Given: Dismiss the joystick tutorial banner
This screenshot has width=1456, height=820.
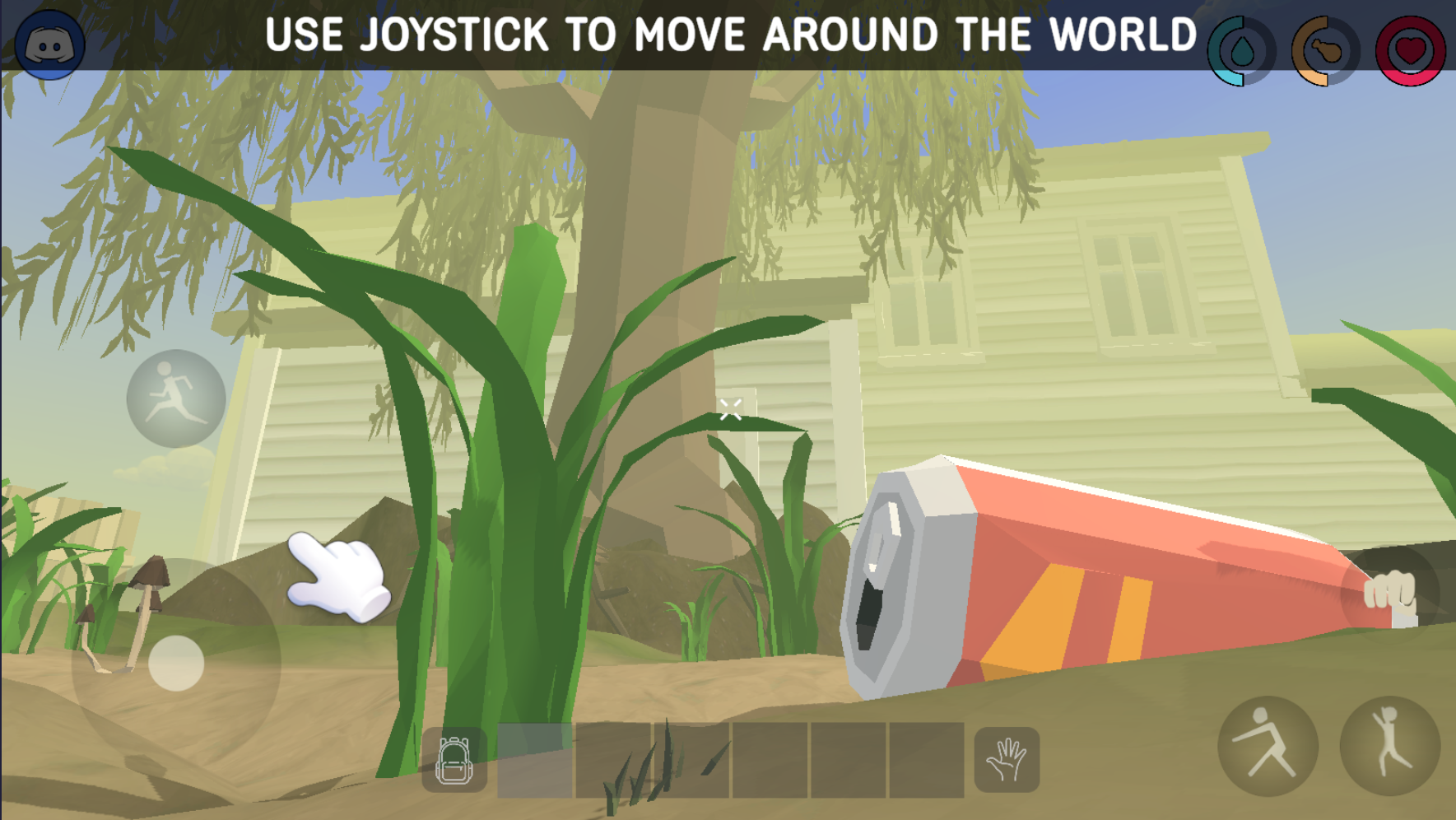Looking at the screenshot, I should [x=728, y=34].
